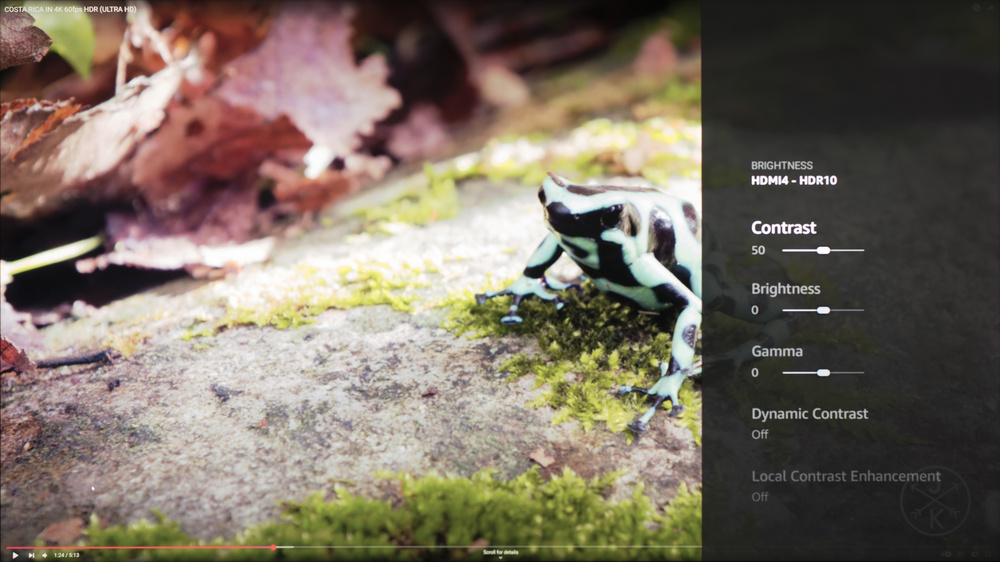Skip to the next video
Viewport: 1000px width, 562px height.
31,555
